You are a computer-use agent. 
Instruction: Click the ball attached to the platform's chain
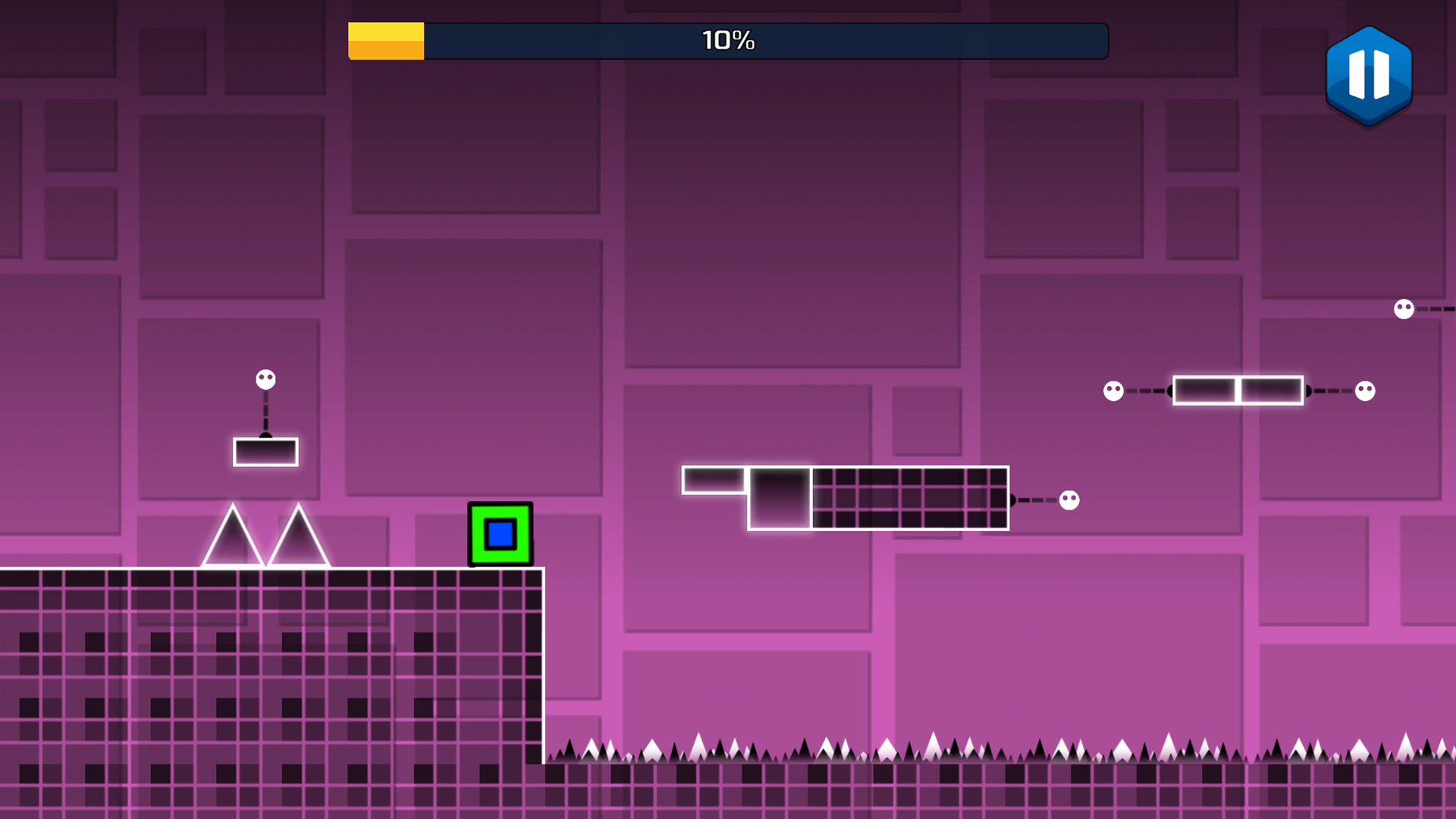click(x=1068, y=498)
